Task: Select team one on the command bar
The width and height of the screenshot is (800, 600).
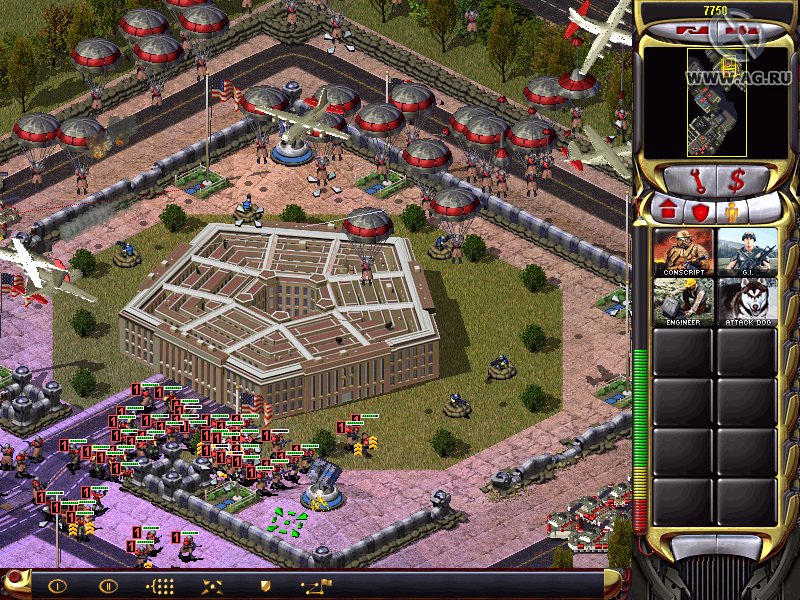Action: [57, 586]
